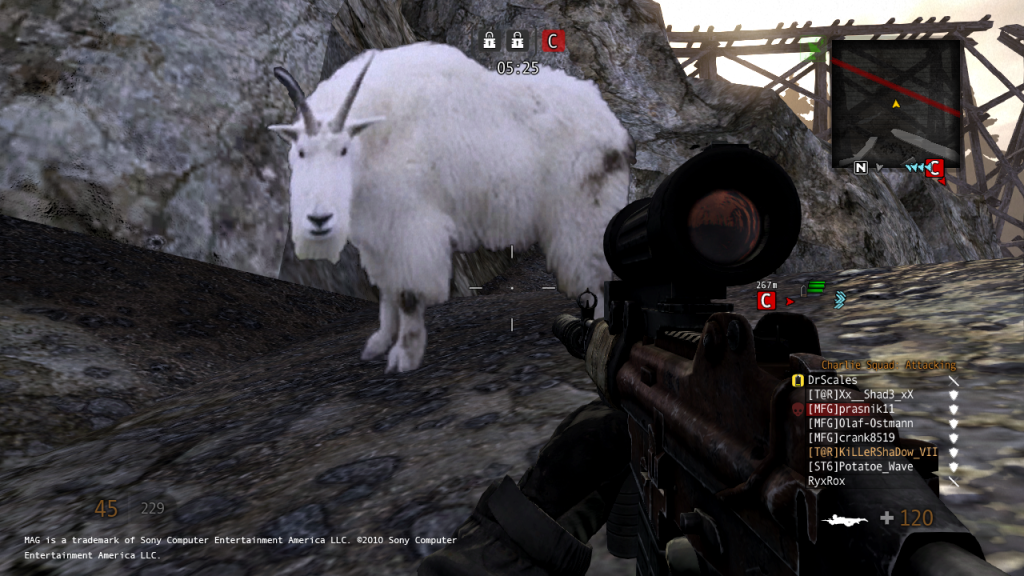Select the red C objective beside the padlocks

tap(553, 41)
